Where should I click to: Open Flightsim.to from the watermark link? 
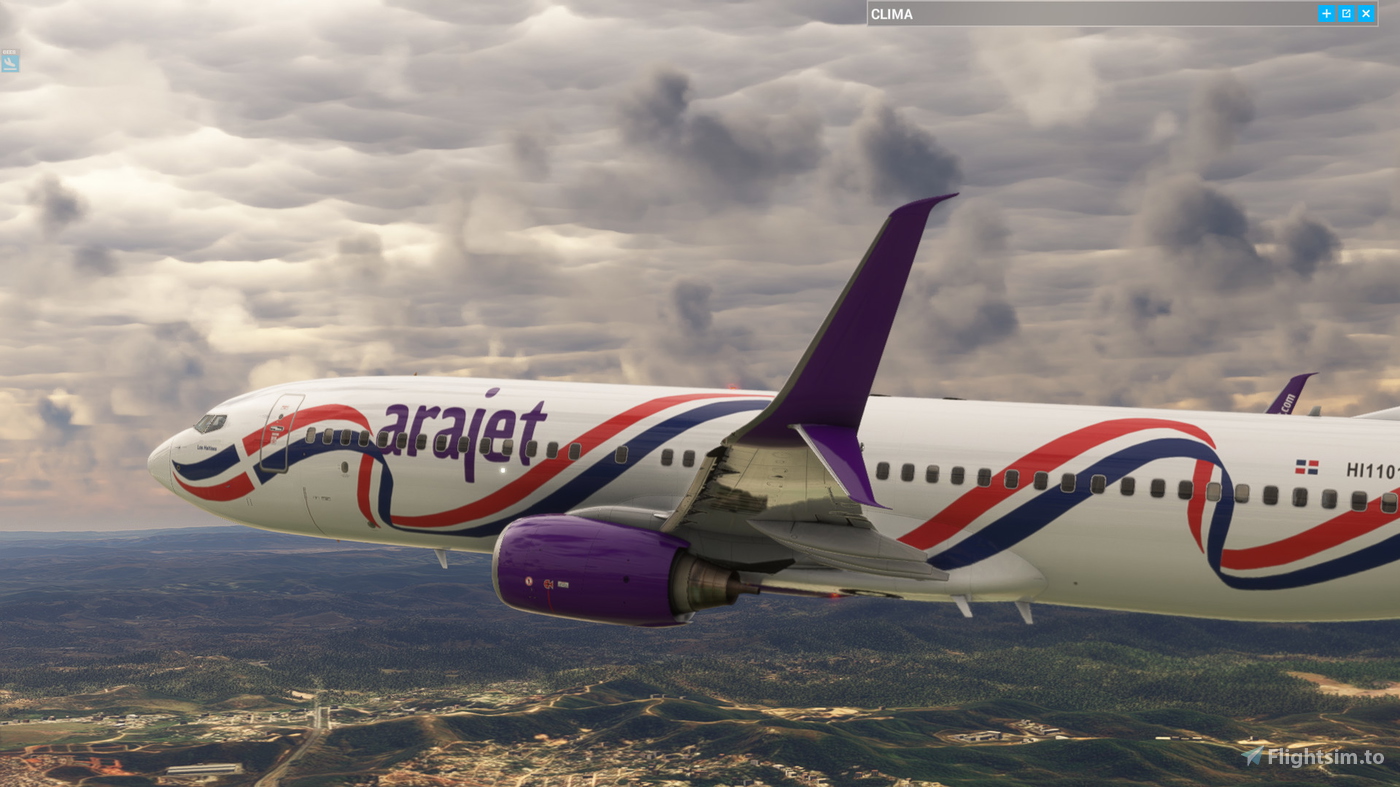tap(1327, 756)
